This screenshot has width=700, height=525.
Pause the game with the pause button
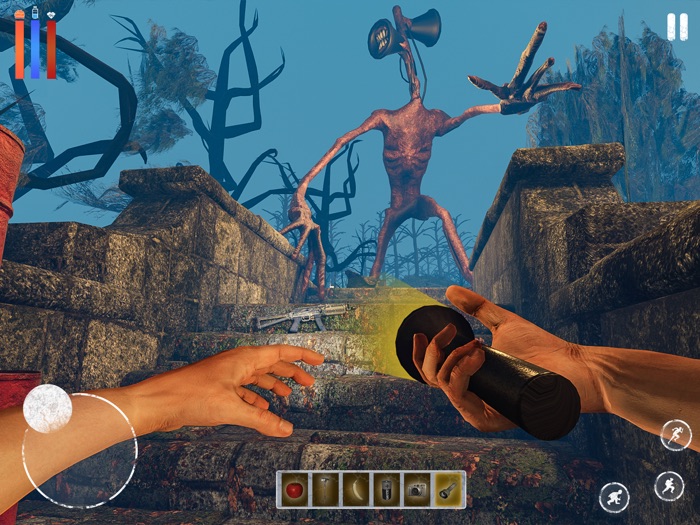(x=677, y=27)
